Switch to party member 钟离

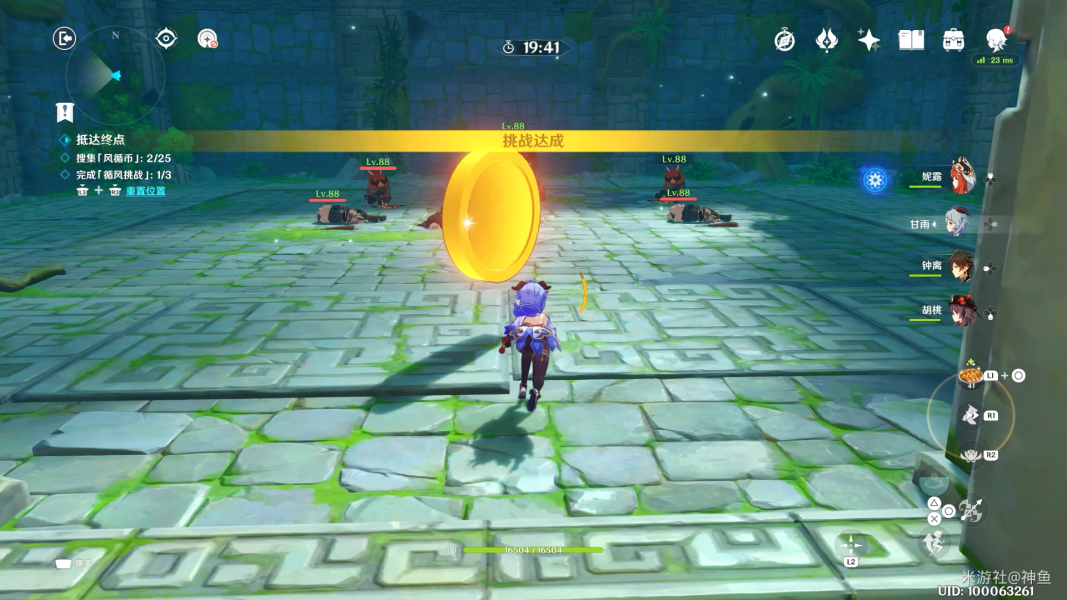click(x=961, y=266)
